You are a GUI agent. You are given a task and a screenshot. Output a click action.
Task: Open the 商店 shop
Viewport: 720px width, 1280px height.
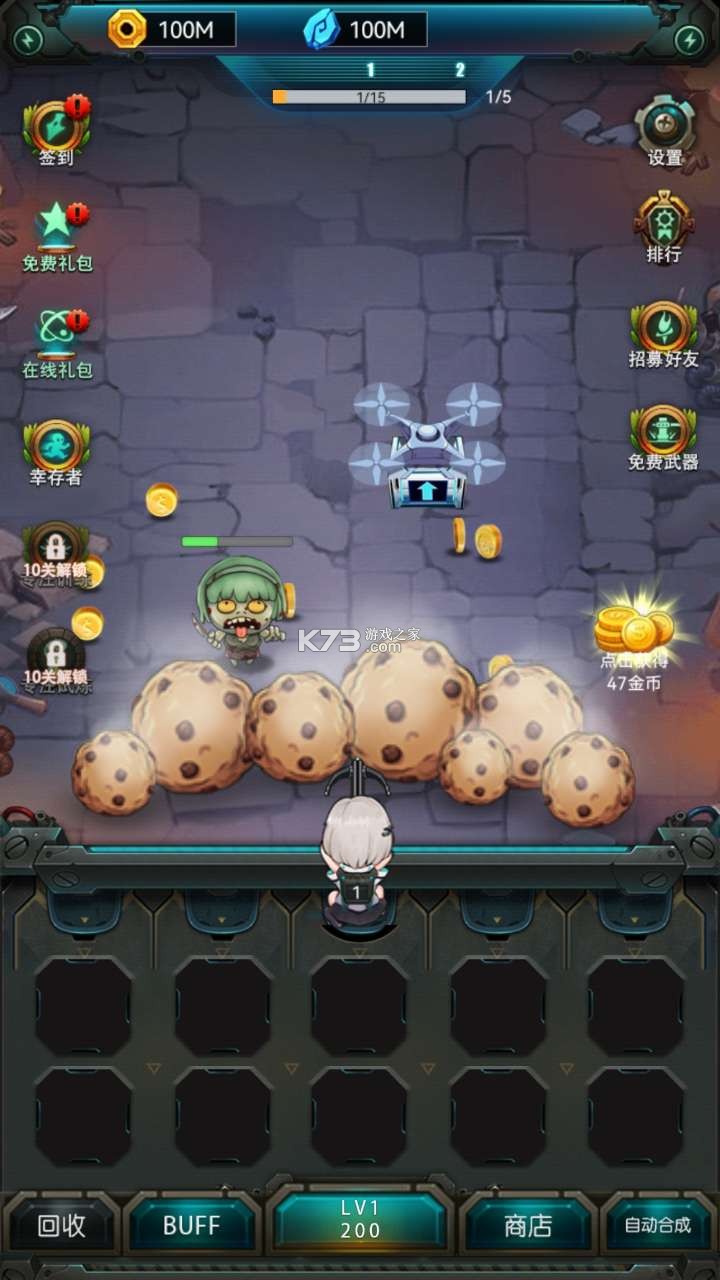(x=528, y=1226)
